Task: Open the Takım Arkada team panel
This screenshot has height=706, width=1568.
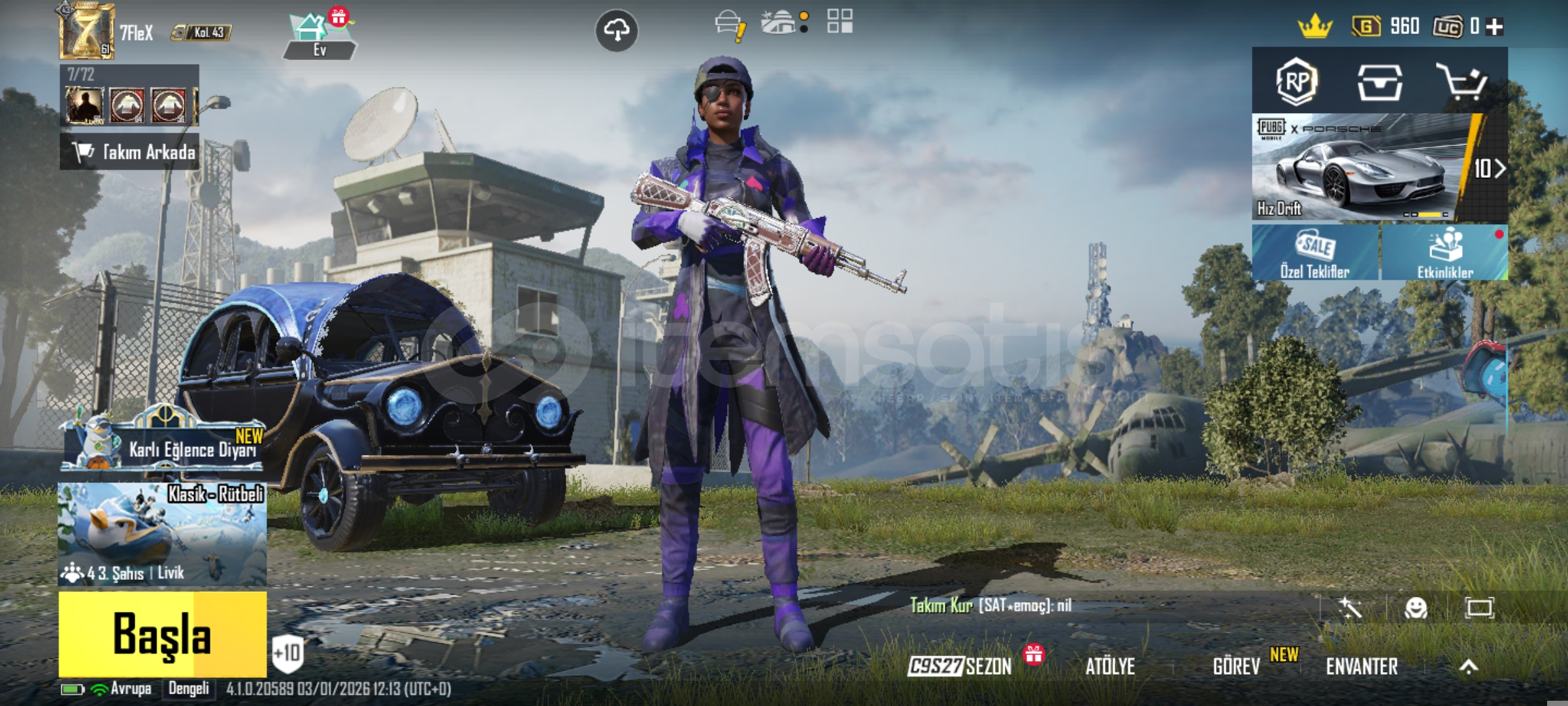Action: click(129, 152)
